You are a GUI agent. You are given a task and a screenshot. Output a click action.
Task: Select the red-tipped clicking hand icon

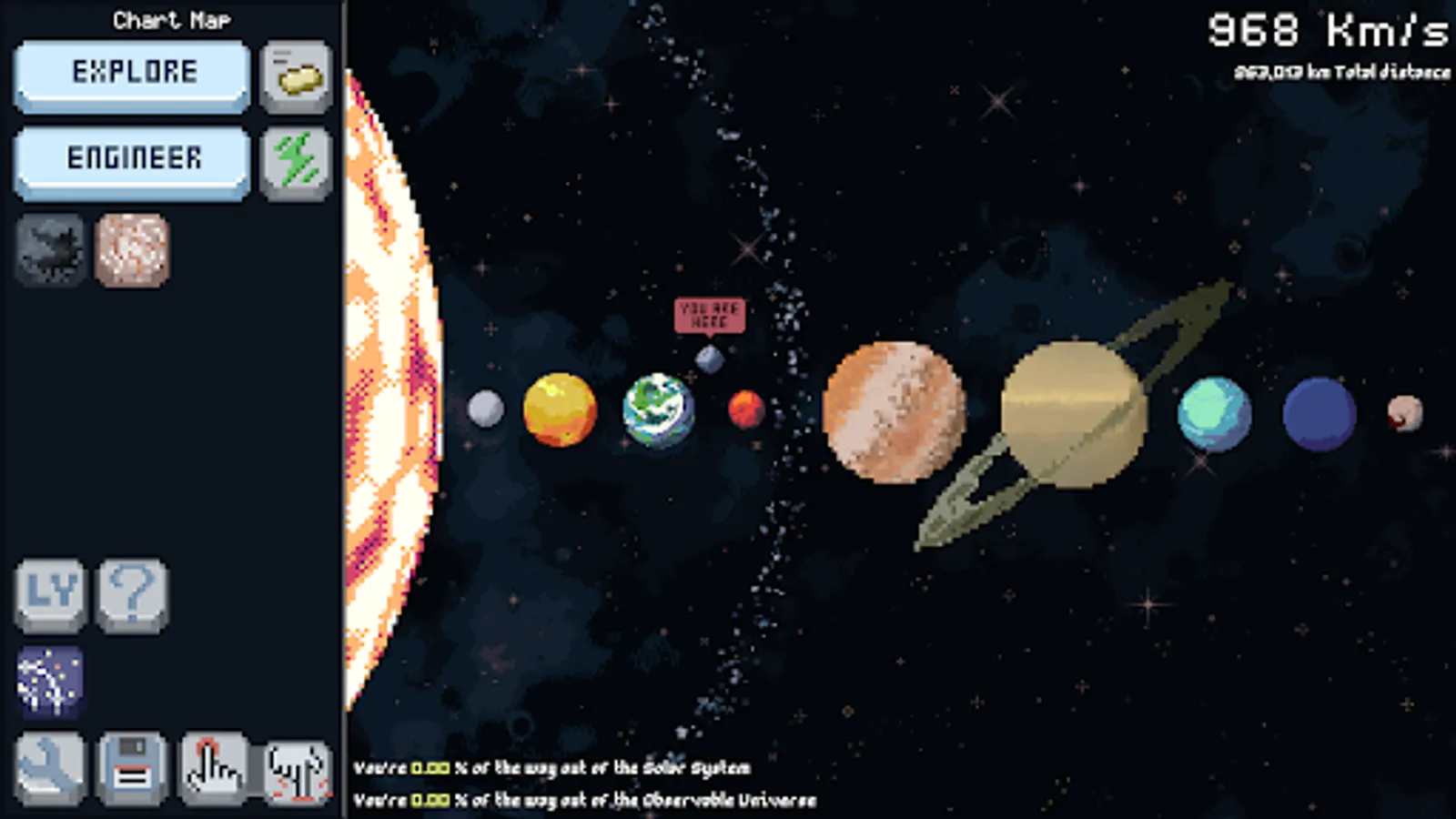point(214,769)
